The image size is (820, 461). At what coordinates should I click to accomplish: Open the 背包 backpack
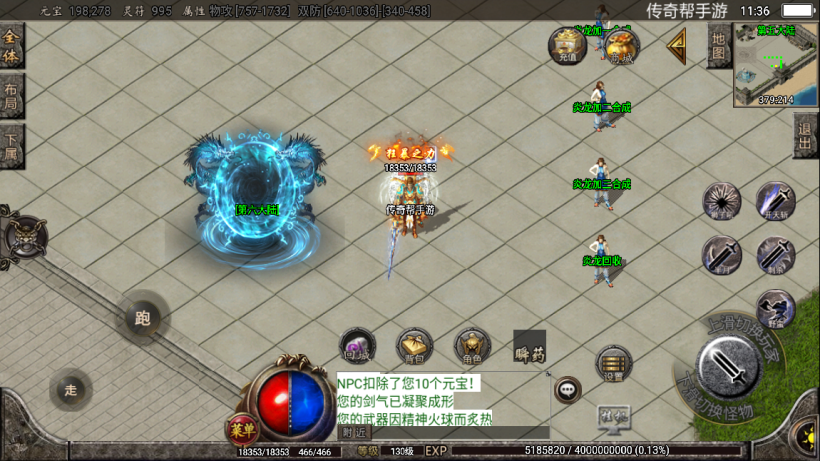coord(415,346)
